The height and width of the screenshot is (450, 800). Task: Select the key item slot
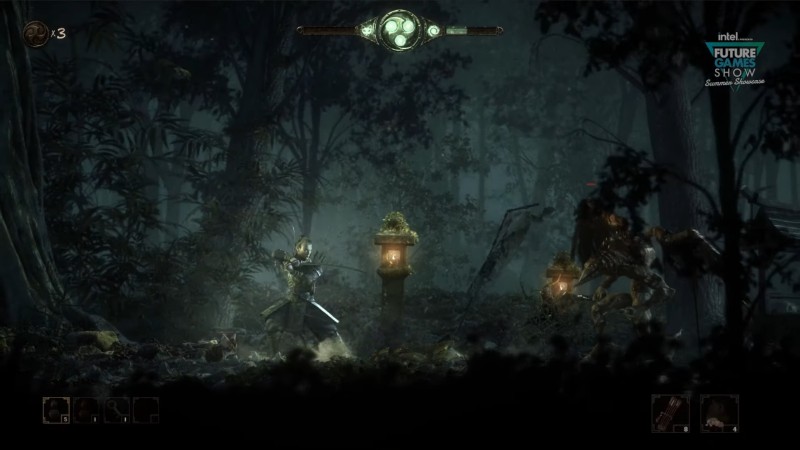pos(117,410)
